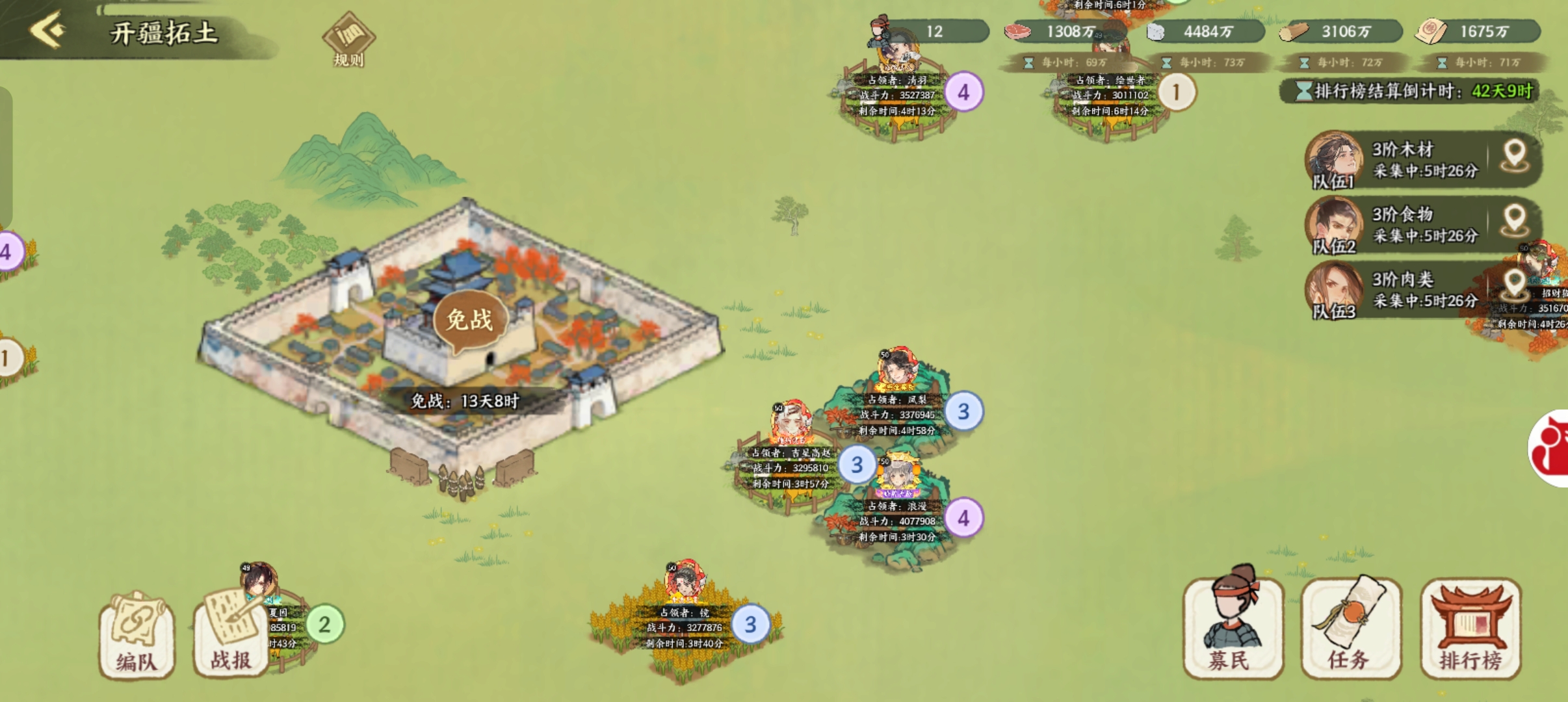Open the red floating icon at screen edge

(1551, 448)
